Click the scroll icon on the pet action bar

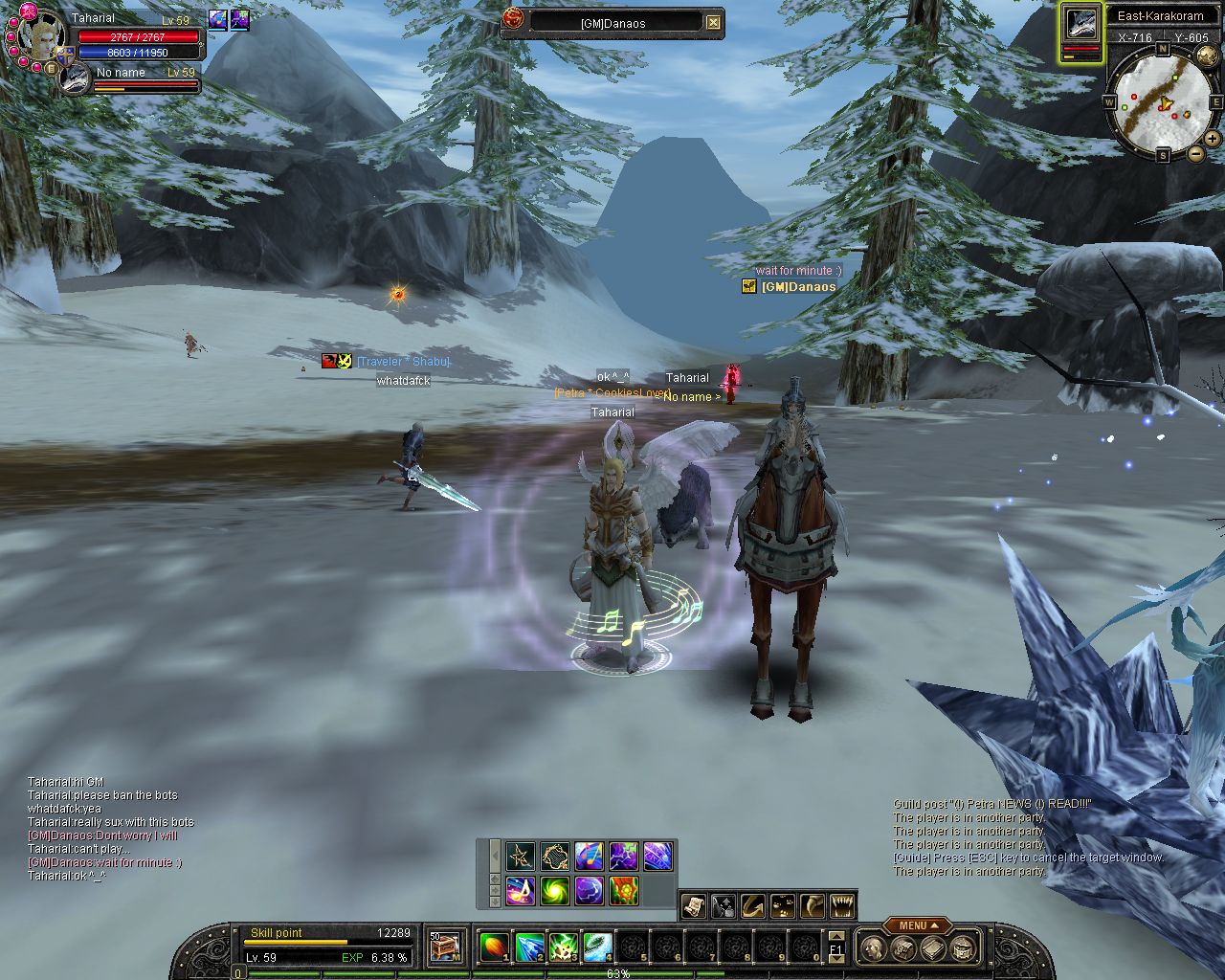click(x=694, y=905)
